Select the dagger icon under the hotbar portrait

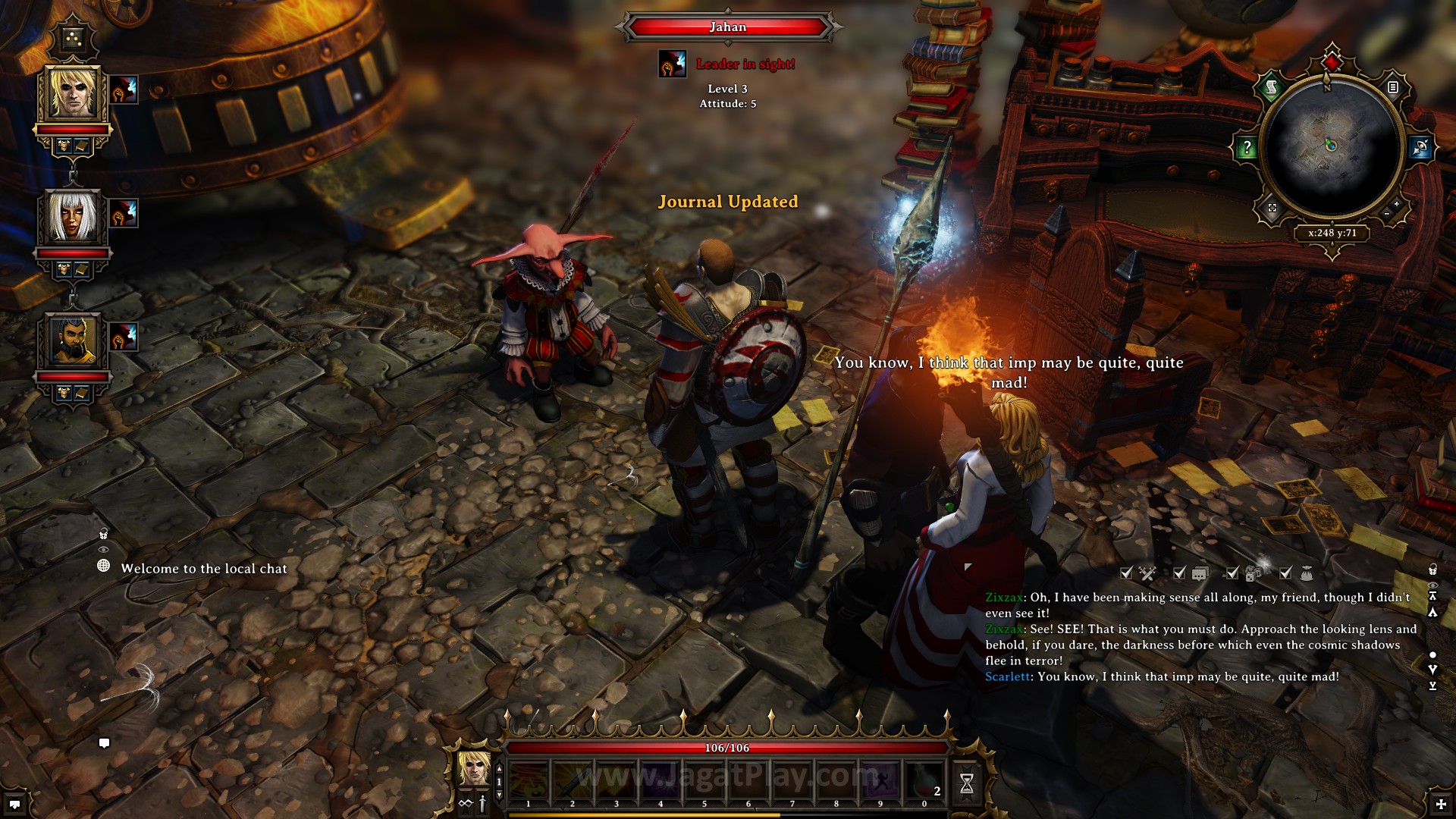point(482,805)
